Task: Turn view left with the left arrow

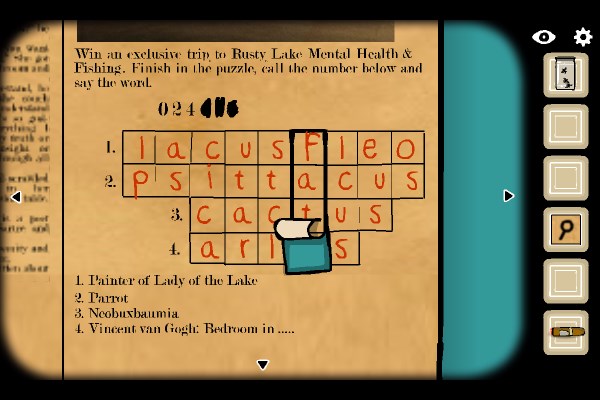Action: click(16, 197)
